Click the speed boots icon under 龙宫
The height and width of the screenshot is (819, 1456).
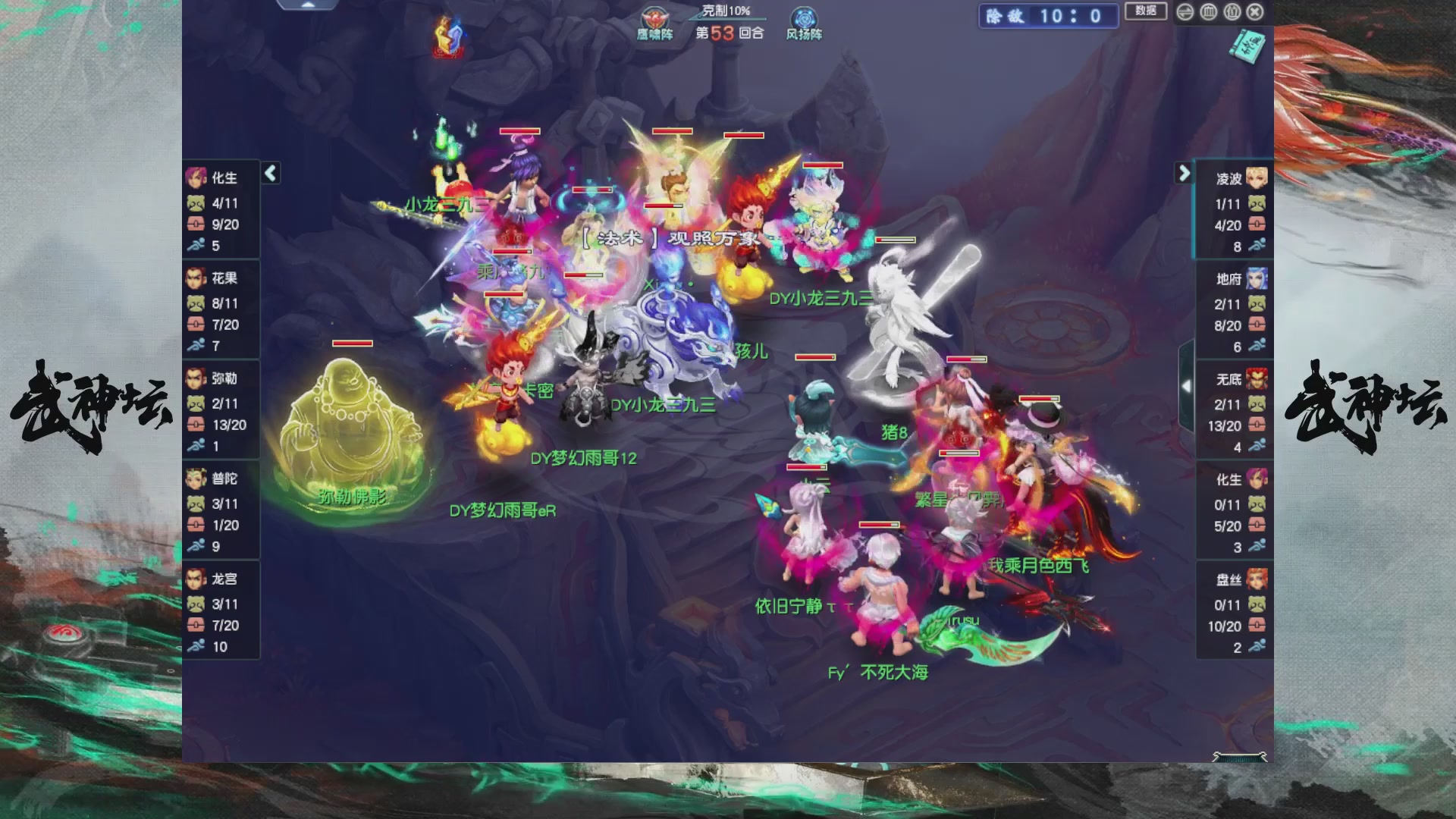(x=196, y=647)
